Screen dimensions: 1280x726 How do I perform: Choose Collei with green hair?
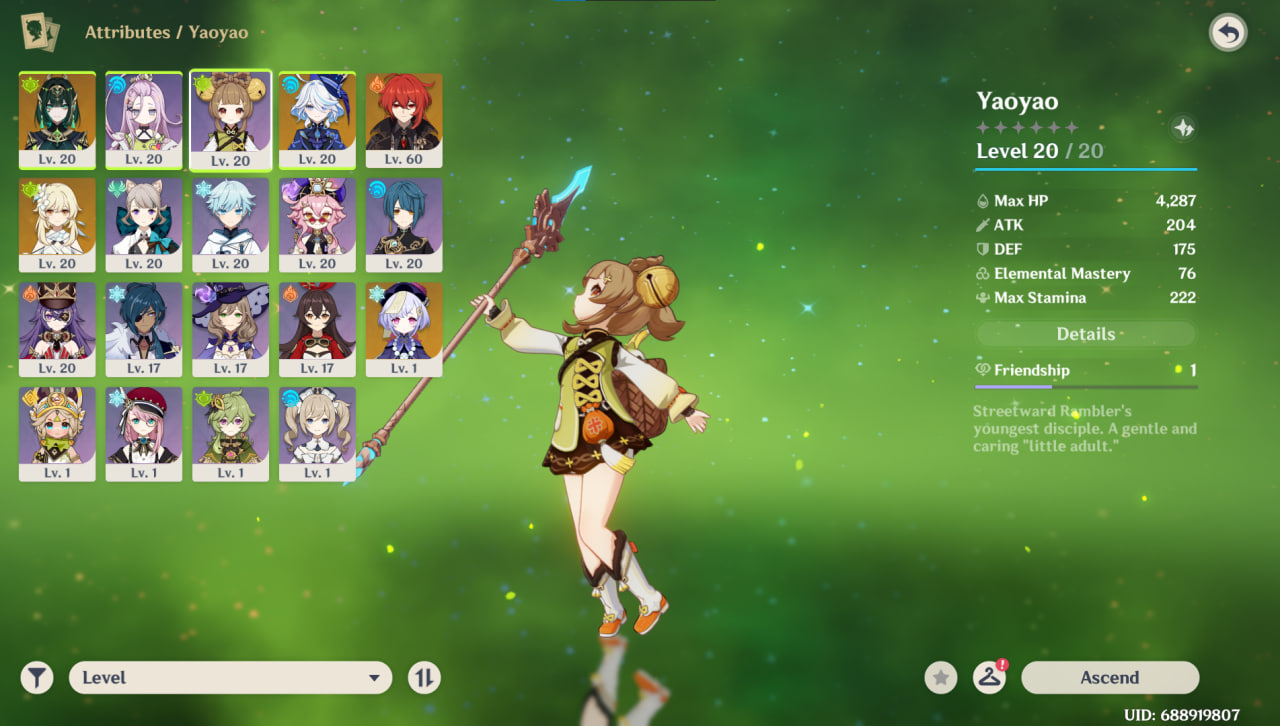click(230, 434)
